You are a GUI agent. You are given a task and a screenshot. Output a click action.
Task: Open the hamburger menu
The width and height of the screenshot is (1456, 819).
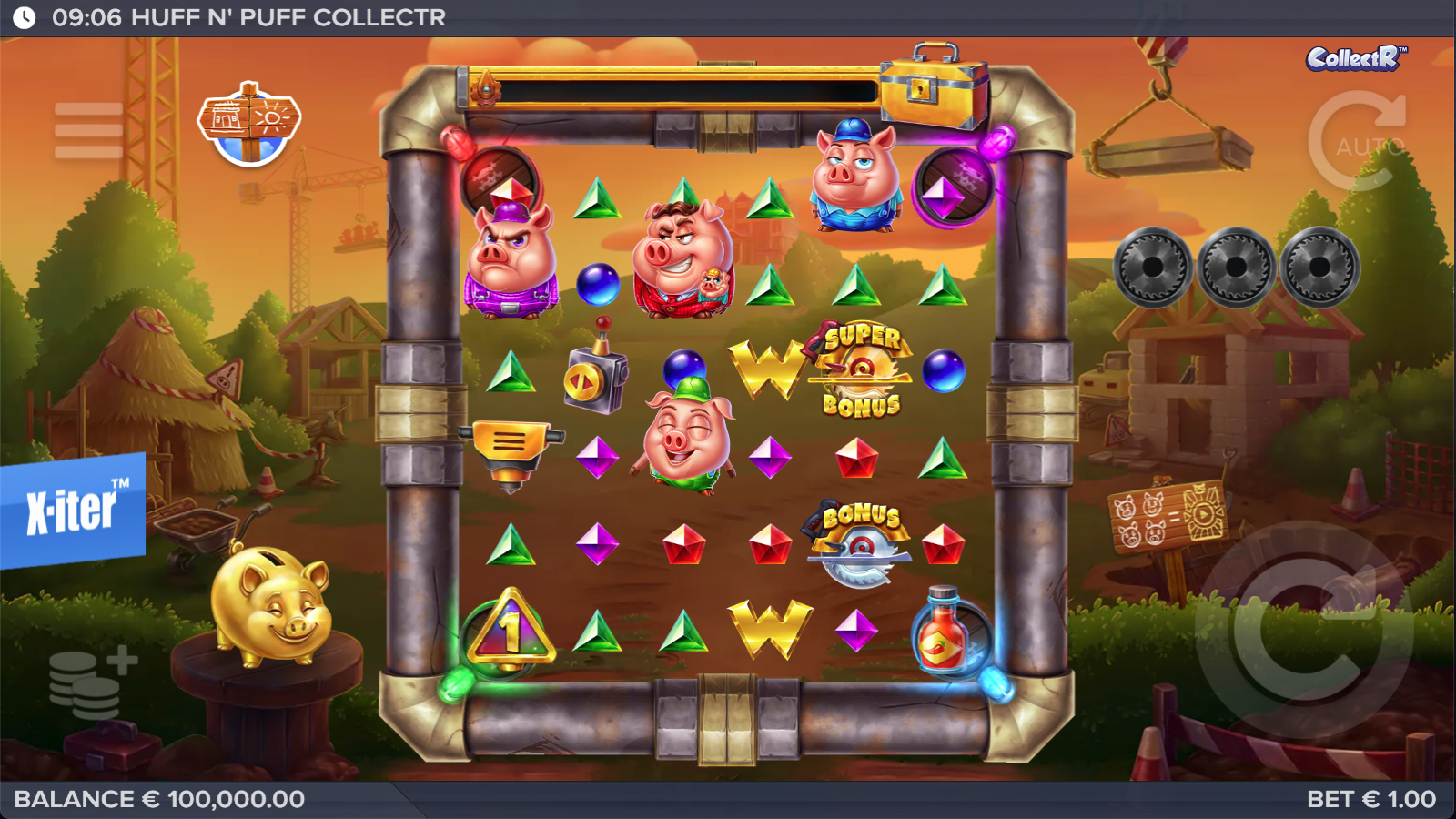88,130
